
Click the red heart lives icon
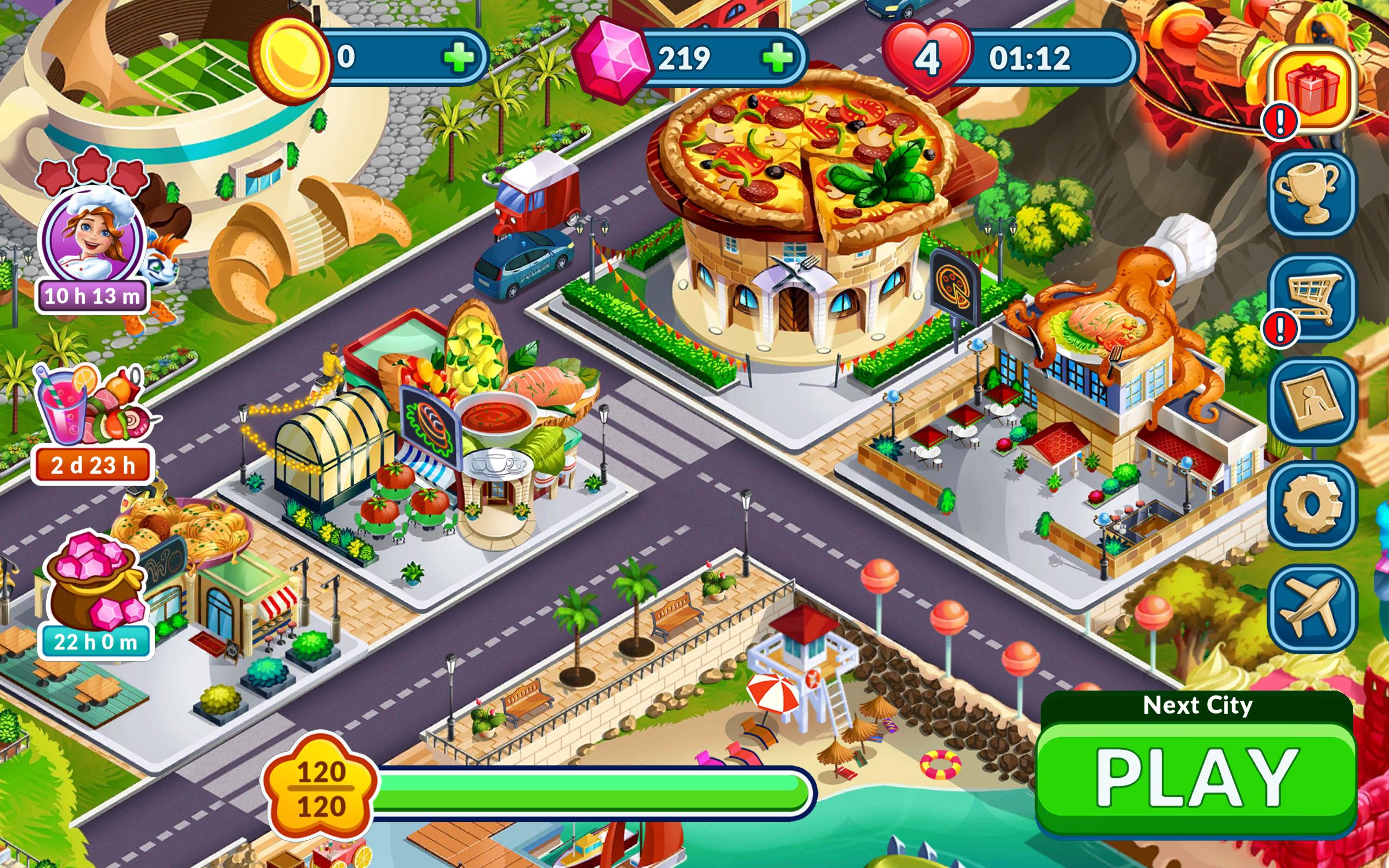(930, 58)
